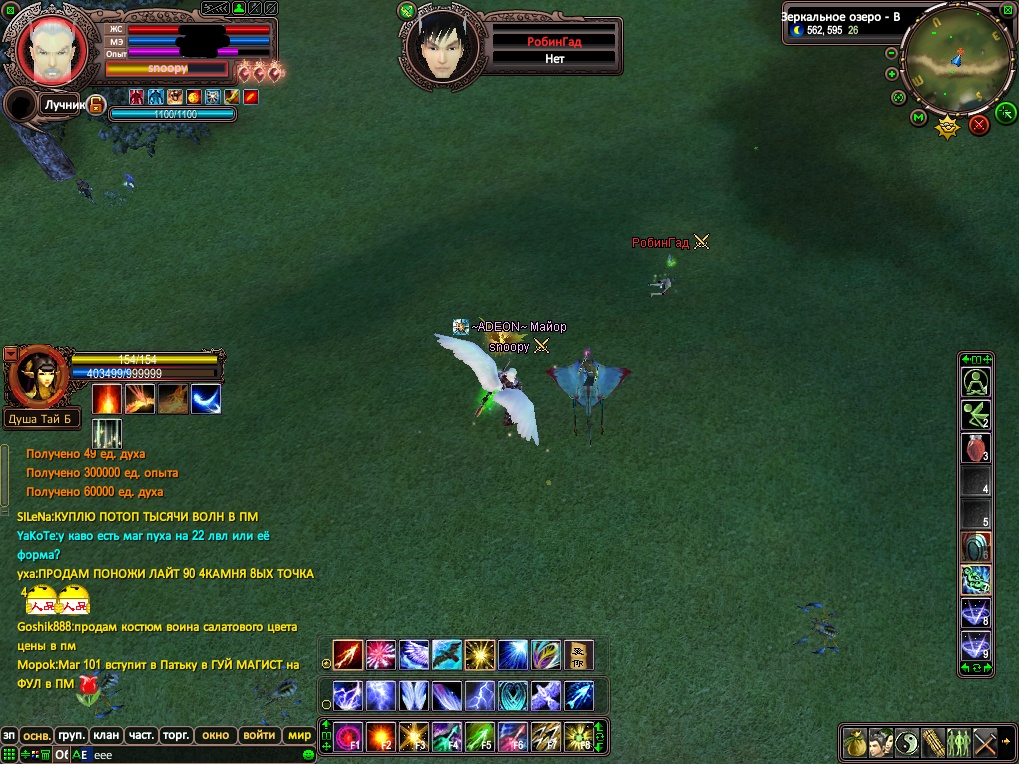Viewport: 1019px width, 764px height.
Task: Open the world map with M button
Action: [919, 118]
